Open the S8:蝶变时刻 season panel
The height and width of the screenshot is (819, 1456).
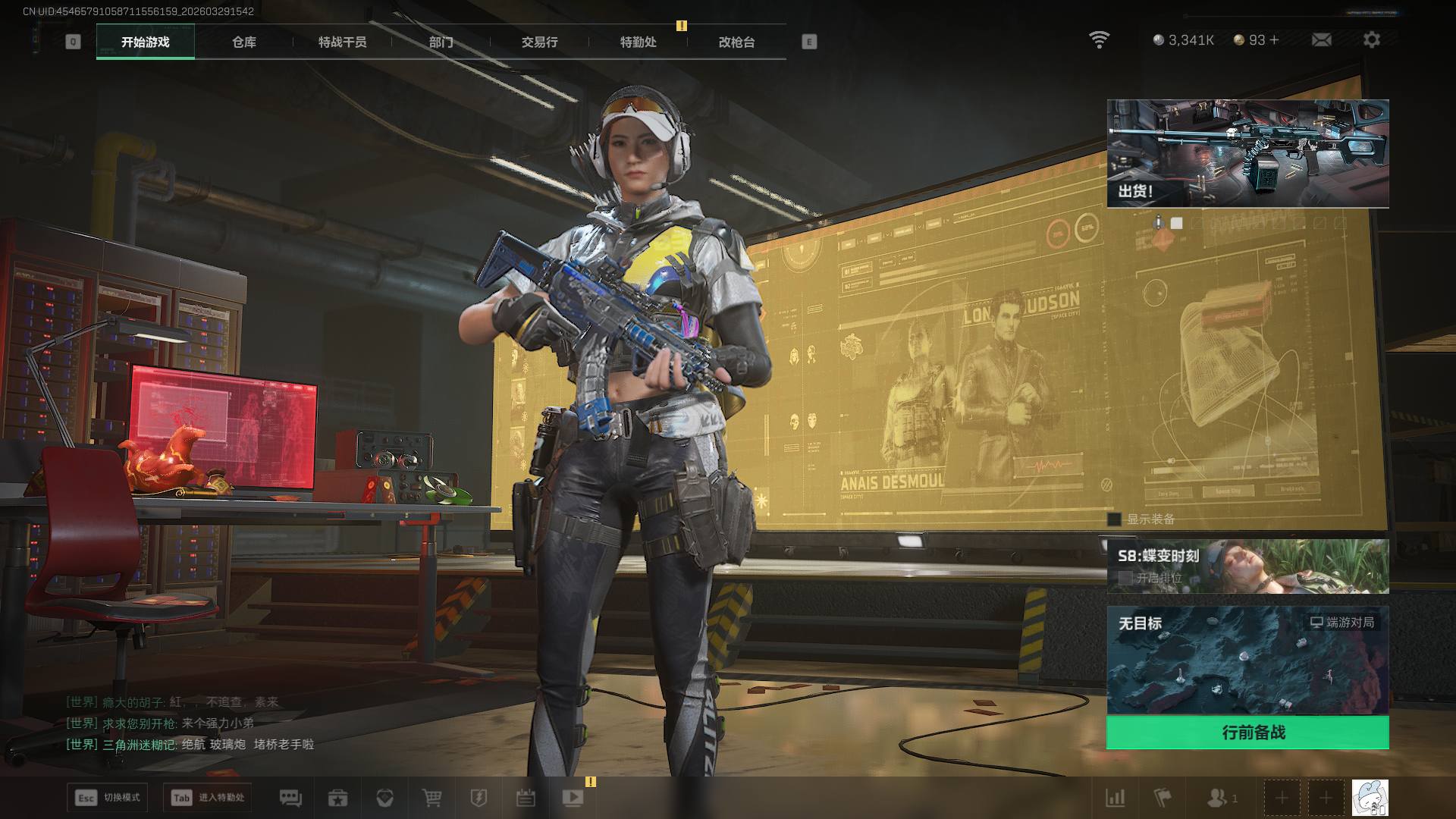point(1247,566)
